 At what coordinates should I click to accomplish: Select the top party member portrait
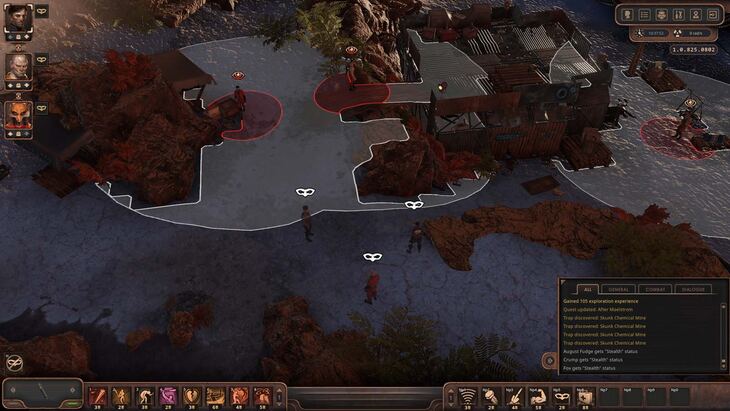[18, 18]
